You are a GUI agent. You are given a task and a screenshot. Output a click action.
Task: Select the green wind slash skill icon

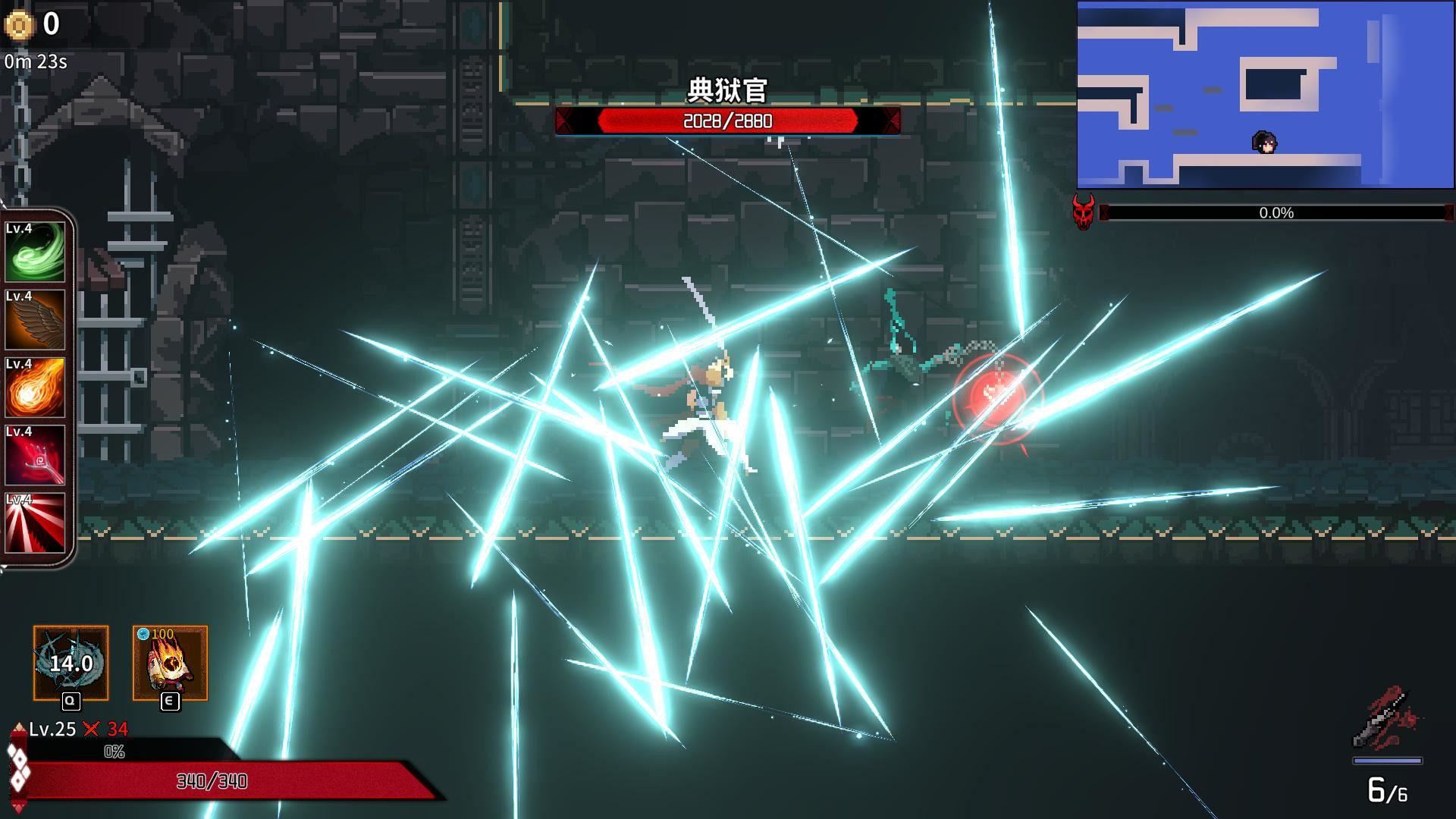click(35, 252)
